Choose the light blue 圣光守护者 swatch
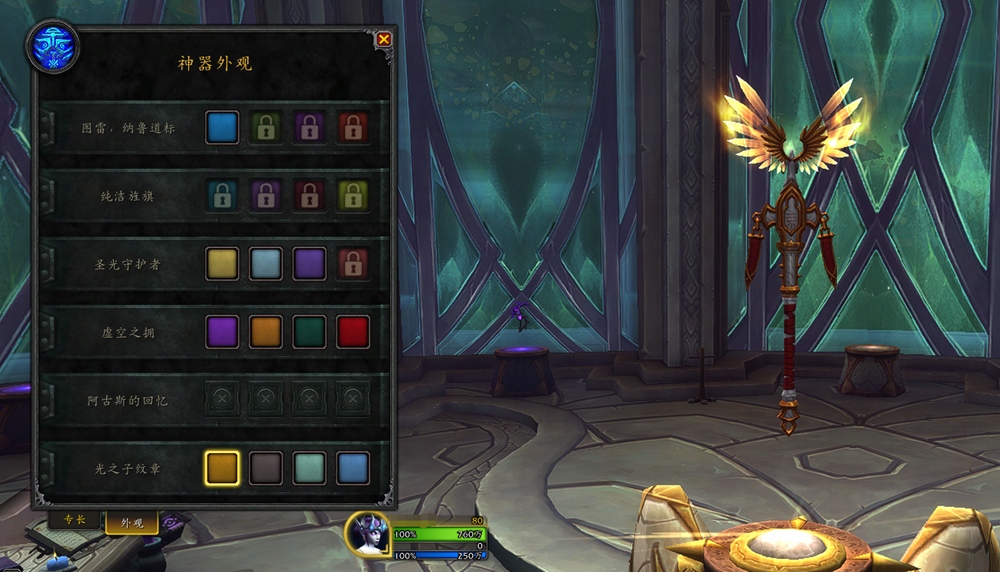 coord(266,264)
